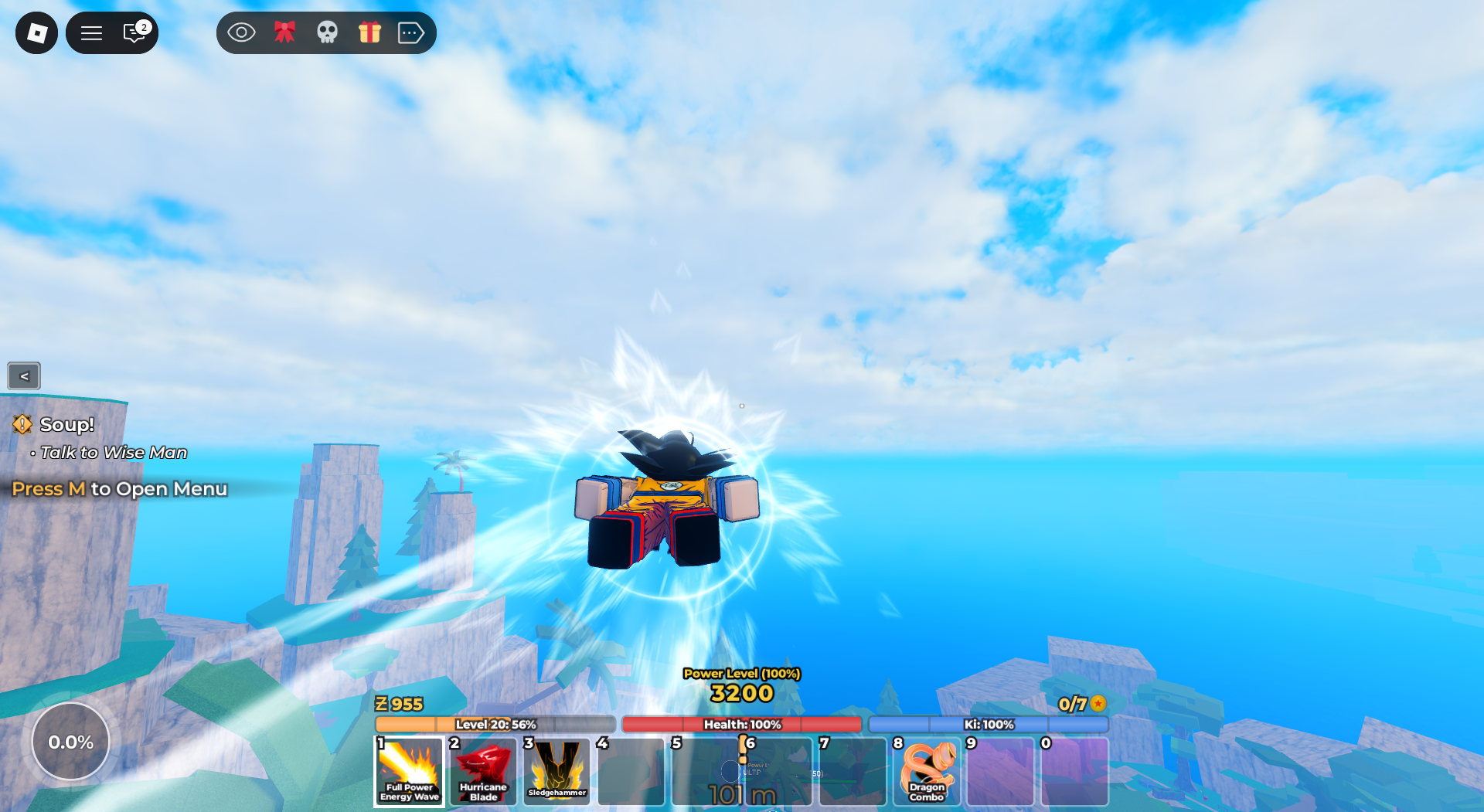1484x812 pixels.
Task: Toggle the hamburger menu icon
Action: tap(91, 32)
